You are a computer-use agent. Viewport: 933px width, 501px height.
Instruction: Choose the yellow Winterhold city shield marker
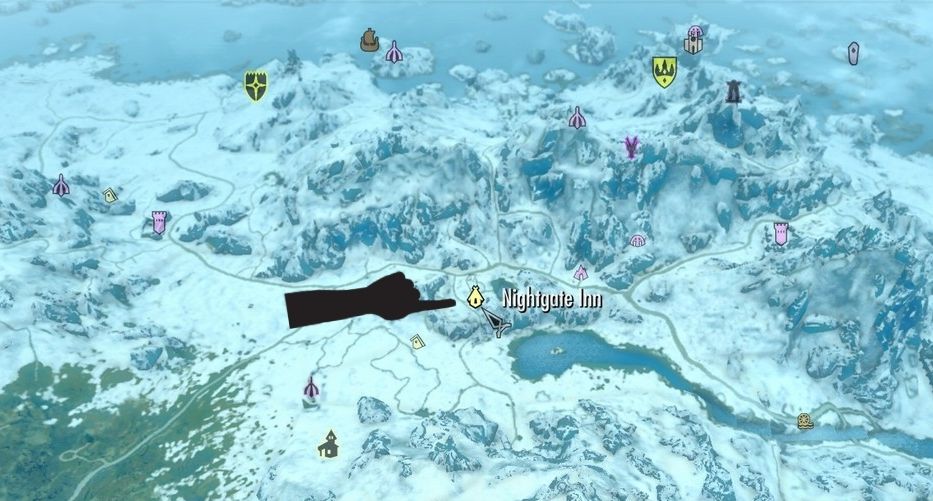click(x=664, y=71)
